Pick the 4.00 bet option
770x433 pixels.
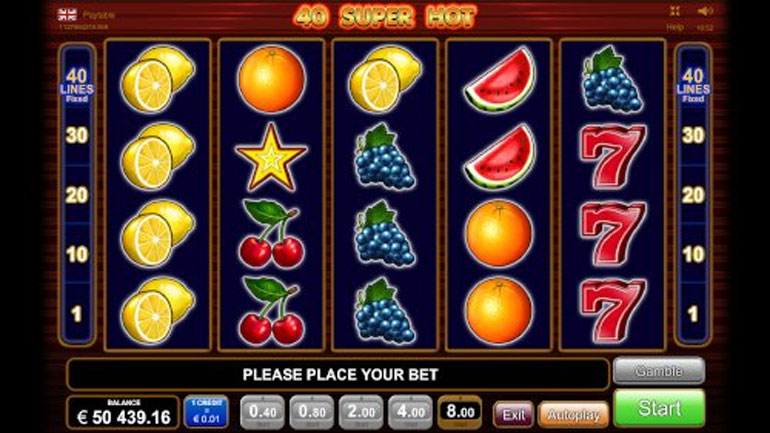(x=410, y=411)
